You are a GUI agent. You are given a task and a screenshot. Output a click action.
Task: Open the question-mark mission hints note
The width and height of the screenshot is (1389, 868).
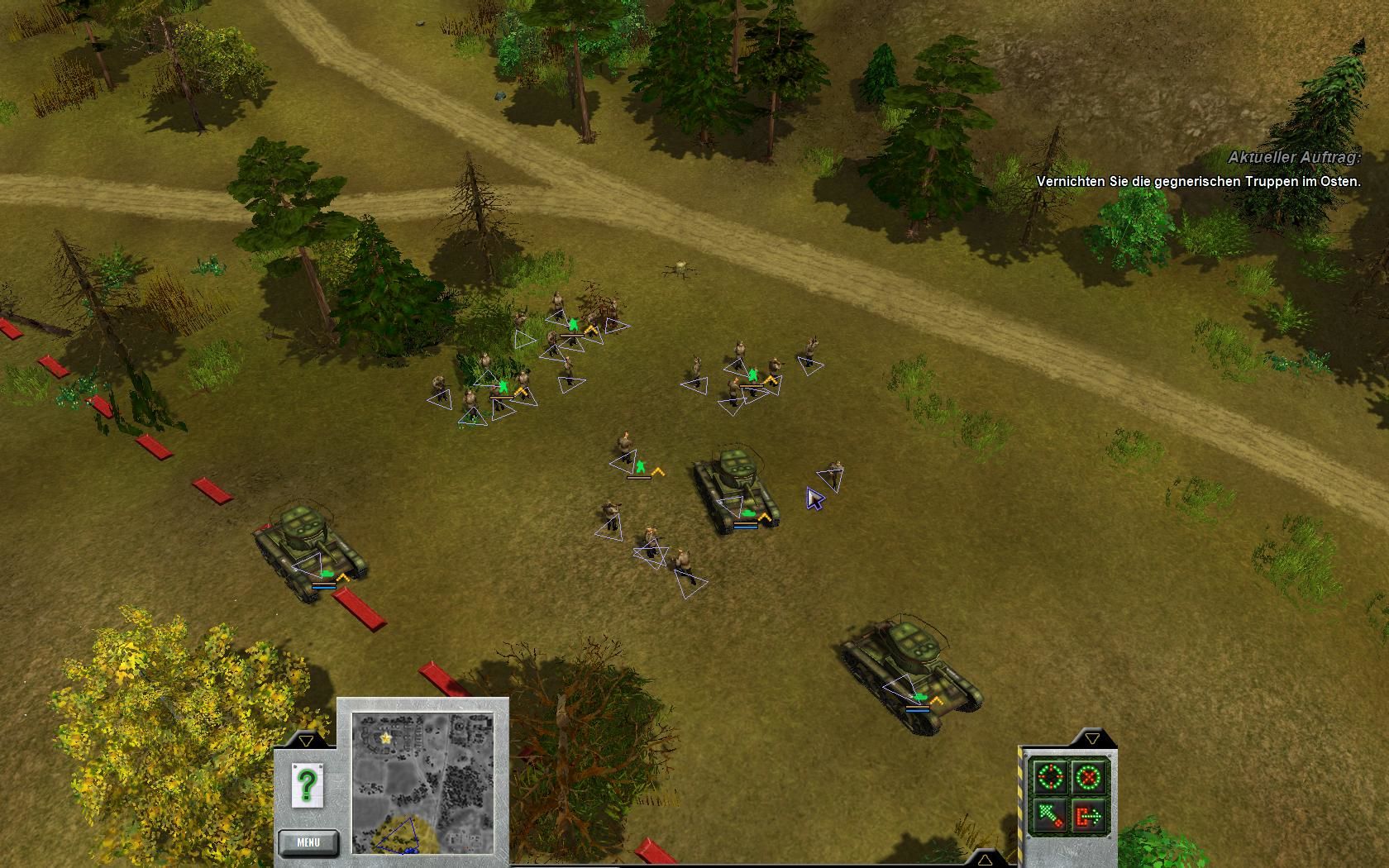click(x=308, y=785)
